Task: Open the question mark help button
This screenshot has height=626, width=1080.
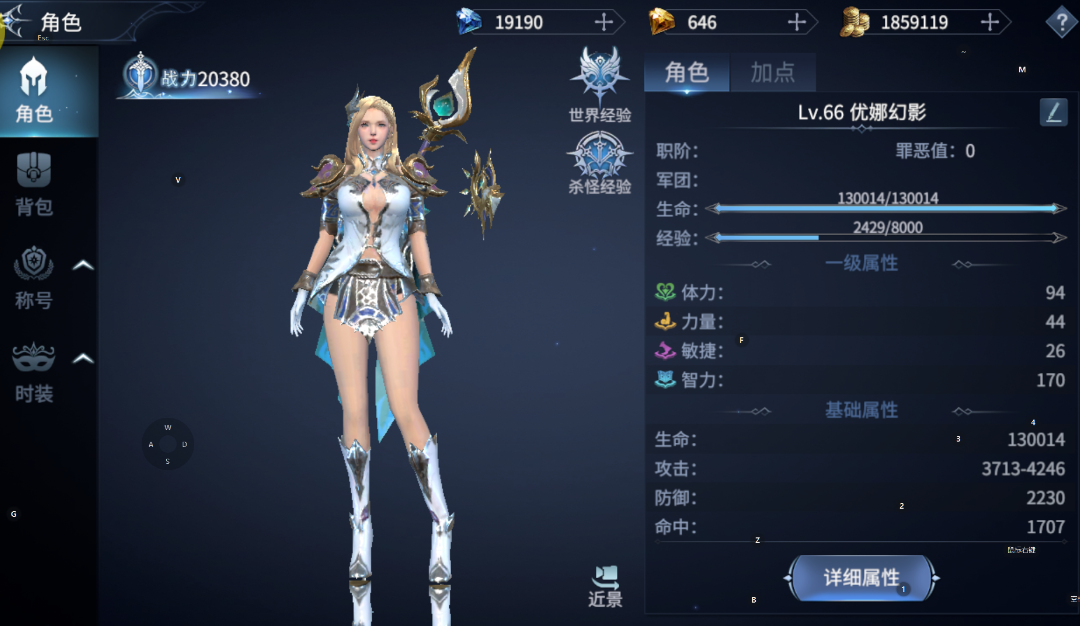Action: coord(1060,22)
